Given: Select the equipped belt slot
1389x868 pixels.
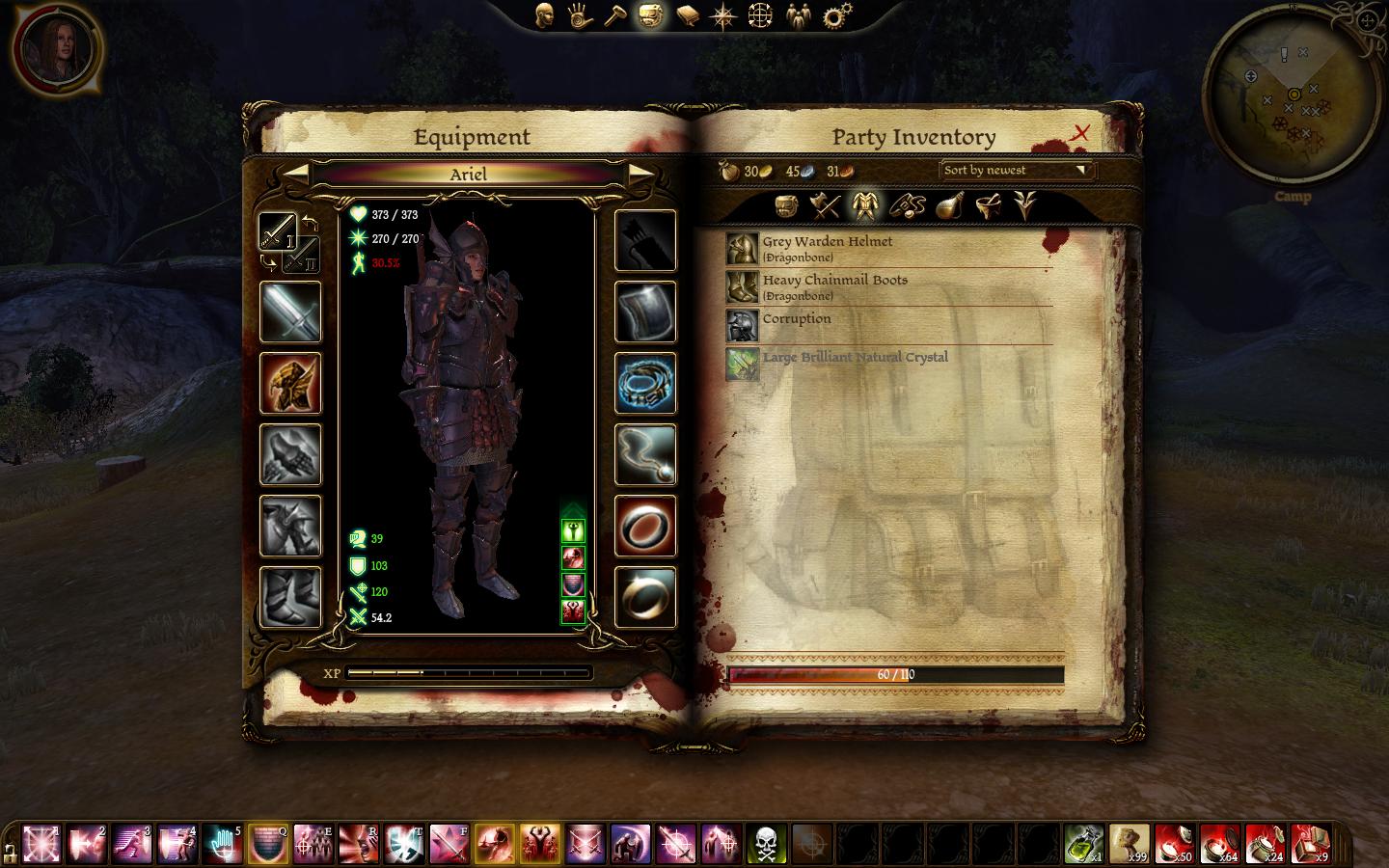Looking at the screenshot, I should (645, 383).
